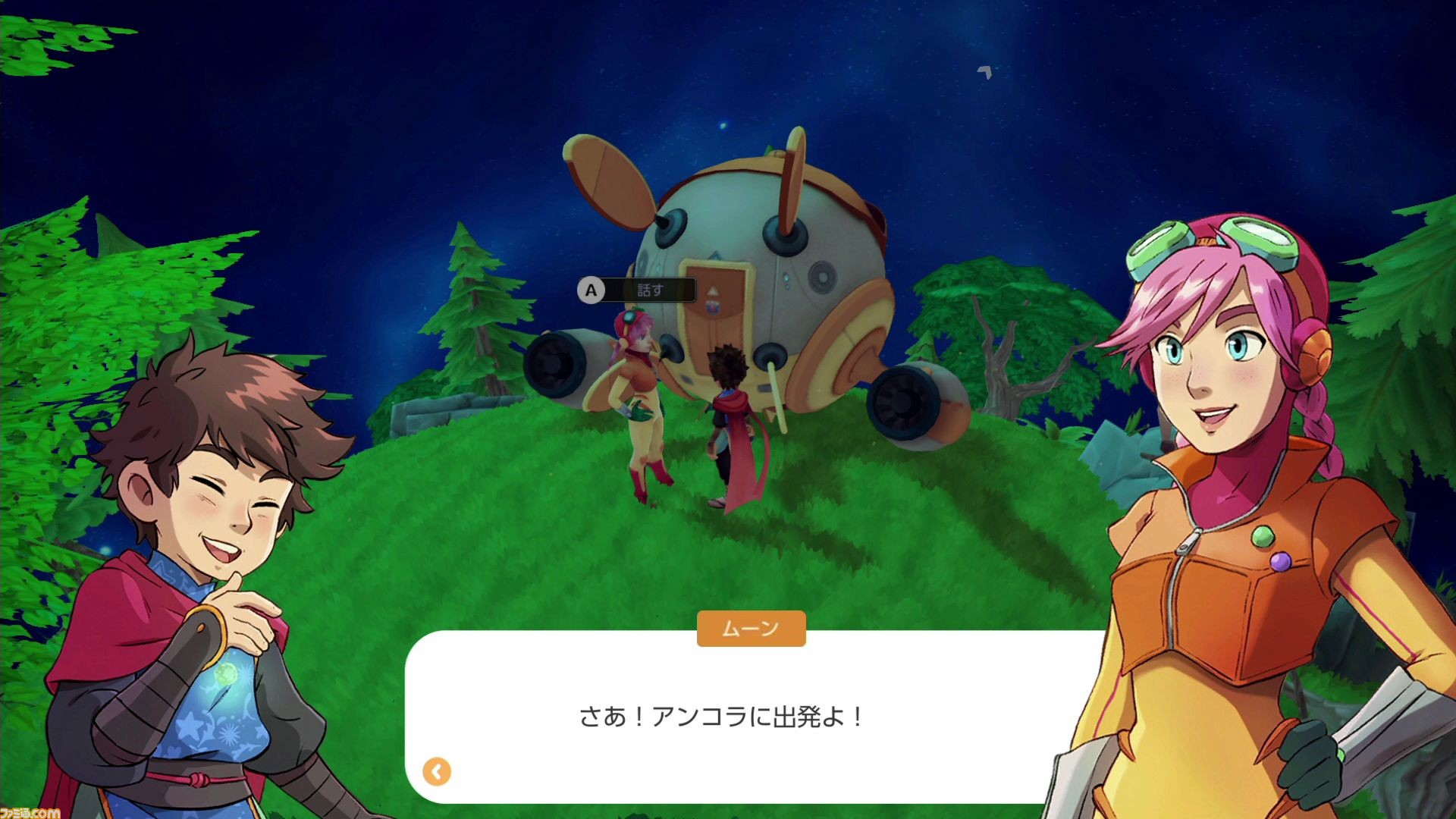The image size is (1456, 819).
Task: Click the left-pointing chevron in the dialogue box
Action: 436,770
